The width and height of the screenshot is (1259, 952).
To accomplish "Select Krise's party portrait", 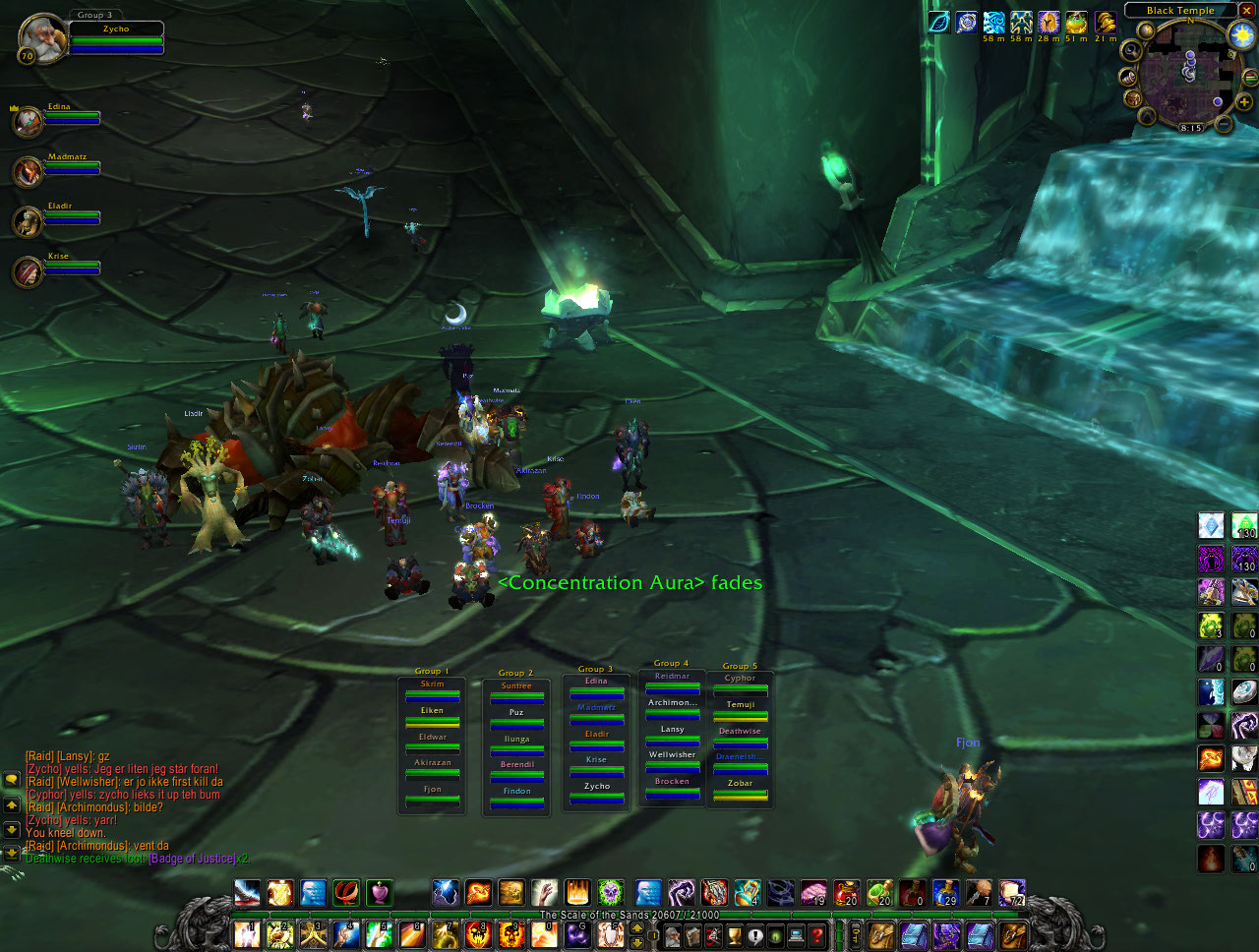I will coord(28,271).
